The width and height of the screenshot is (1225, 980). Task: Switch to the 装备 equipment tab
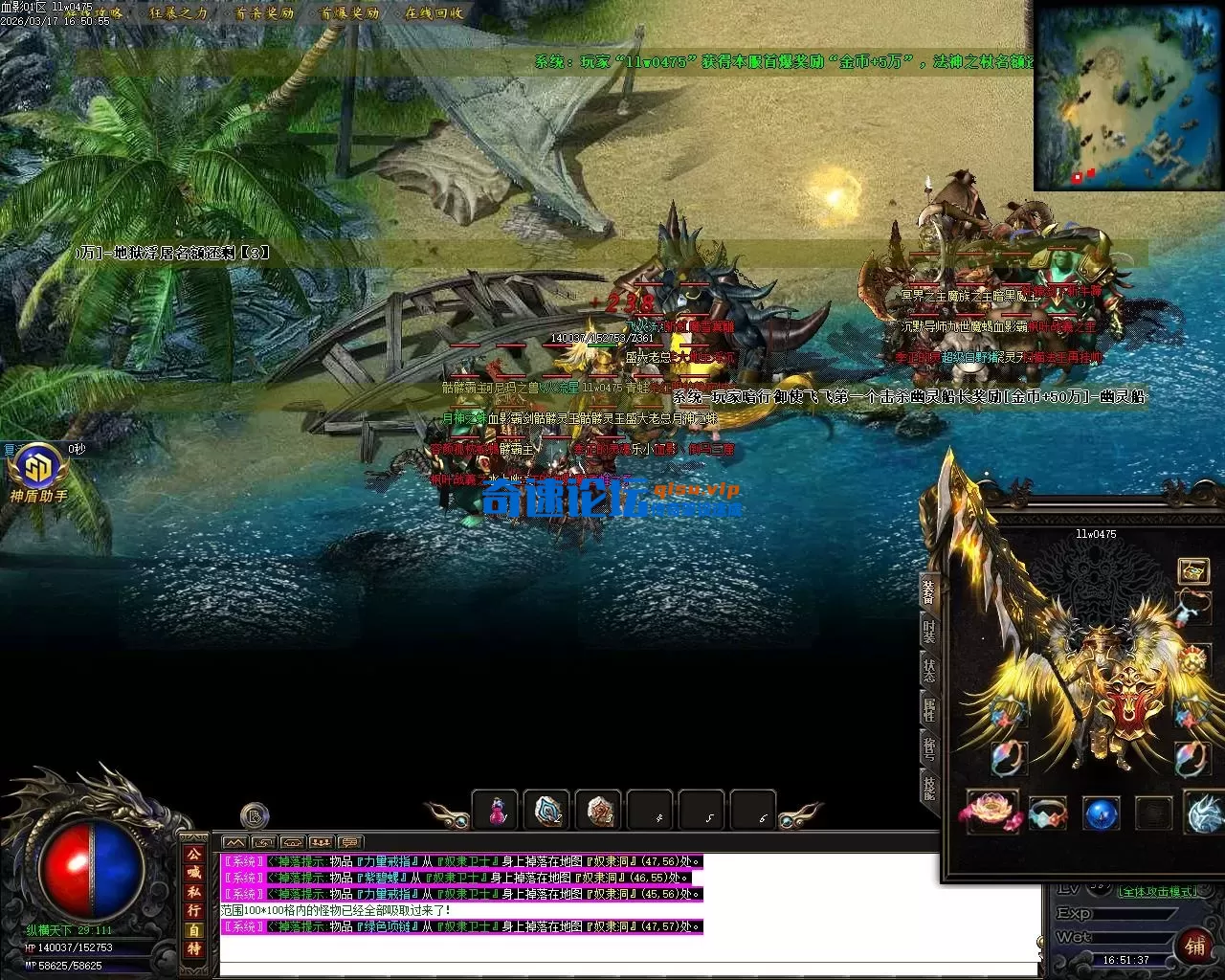(929, 591)
